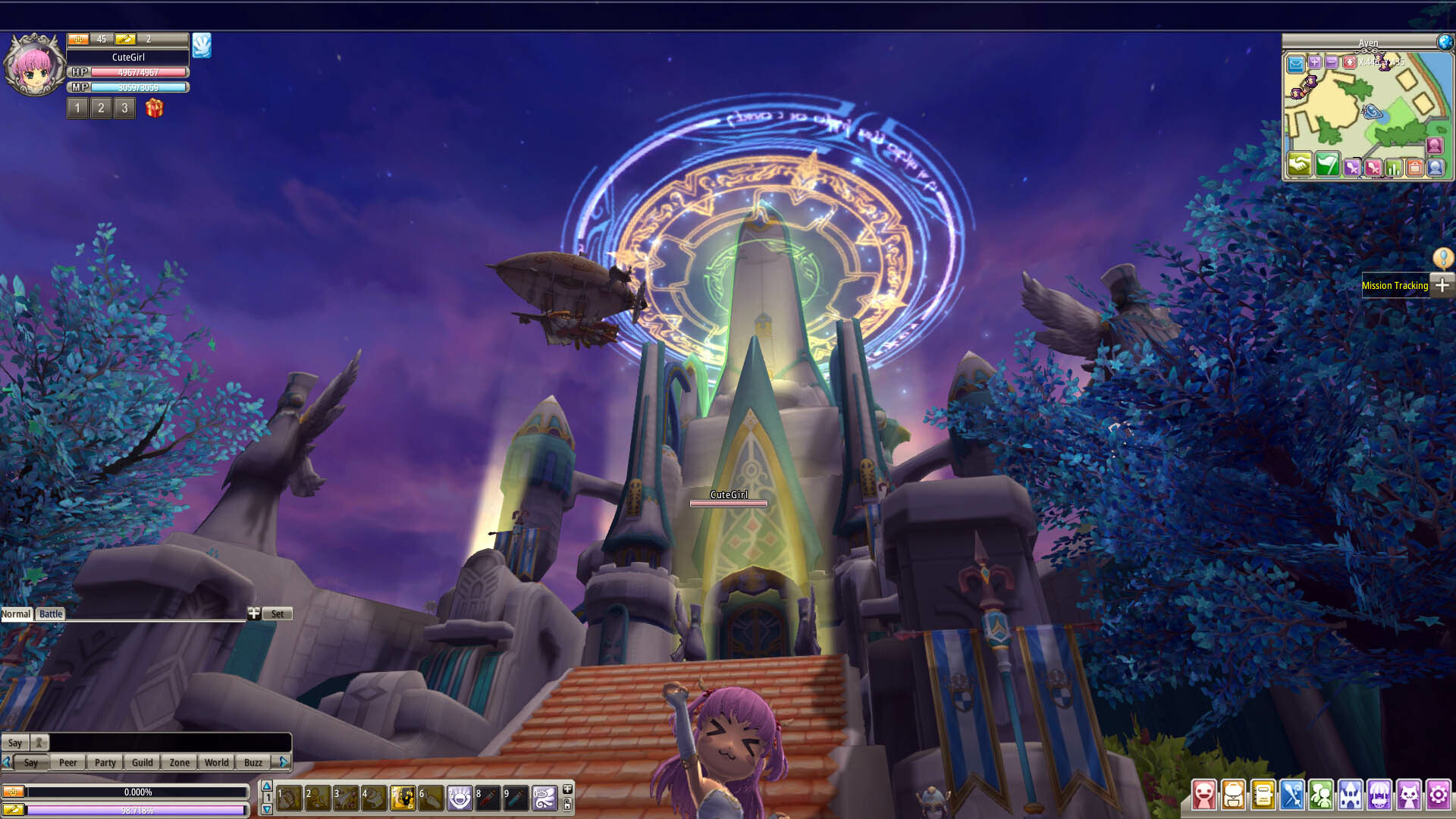Open the game settings gear icon

coord(1439,795)
